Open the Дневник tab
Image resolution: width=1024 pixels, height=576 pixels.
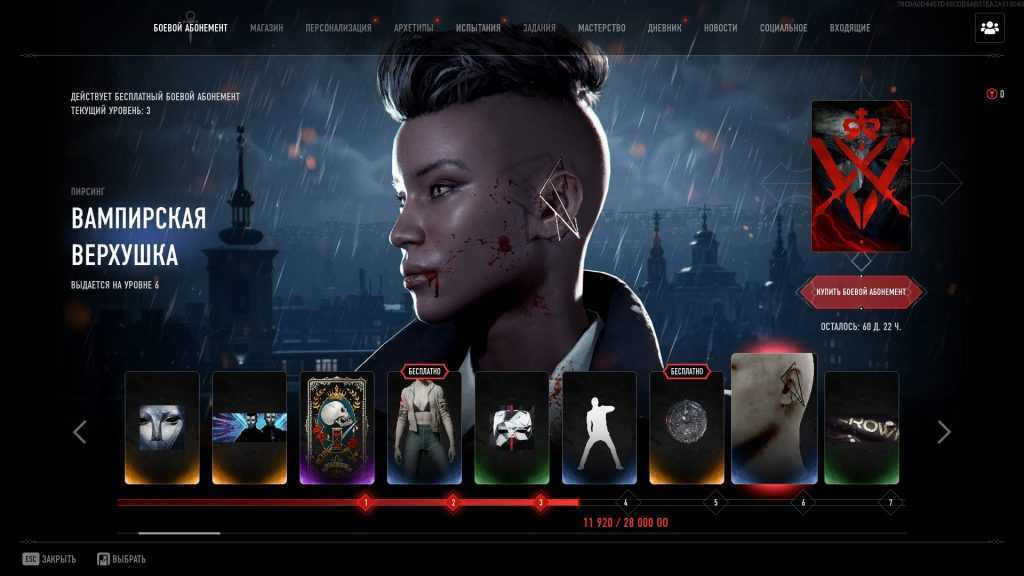coord(665,28)
